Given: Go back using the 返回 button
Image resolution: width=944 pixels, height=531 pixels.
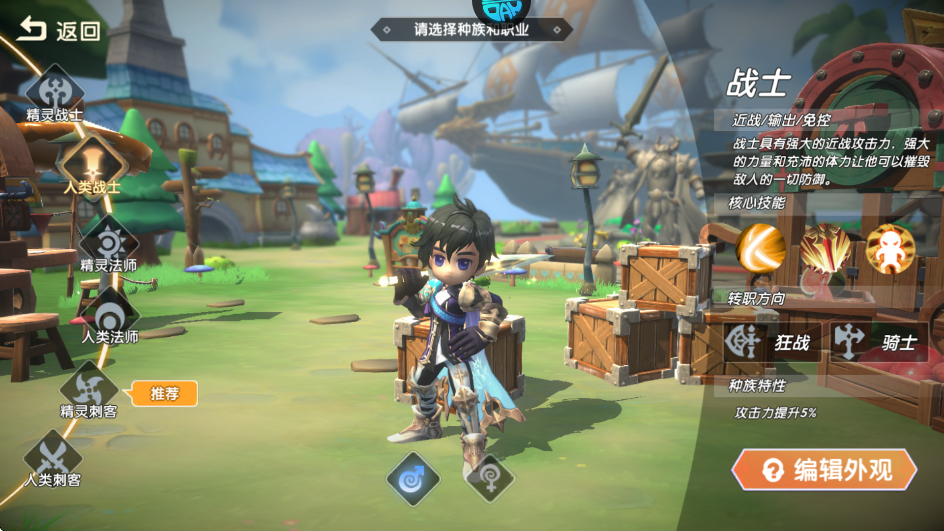Looking at the screenshot, I should pyautogui.click(x=60, y=30).
